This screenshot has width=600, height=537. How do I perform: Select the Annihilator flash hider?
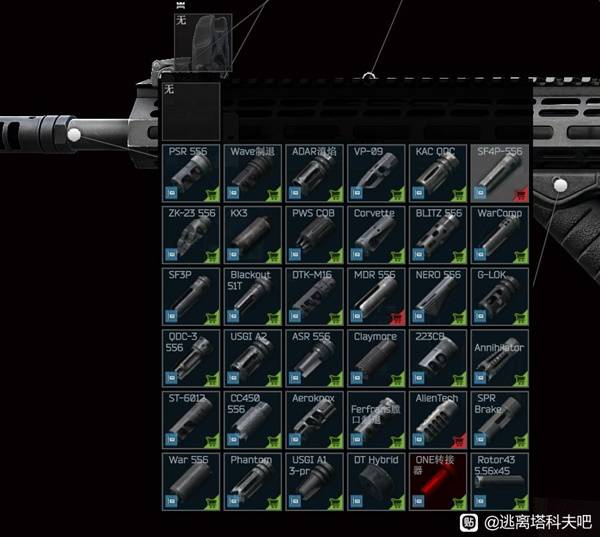(500, 358)
